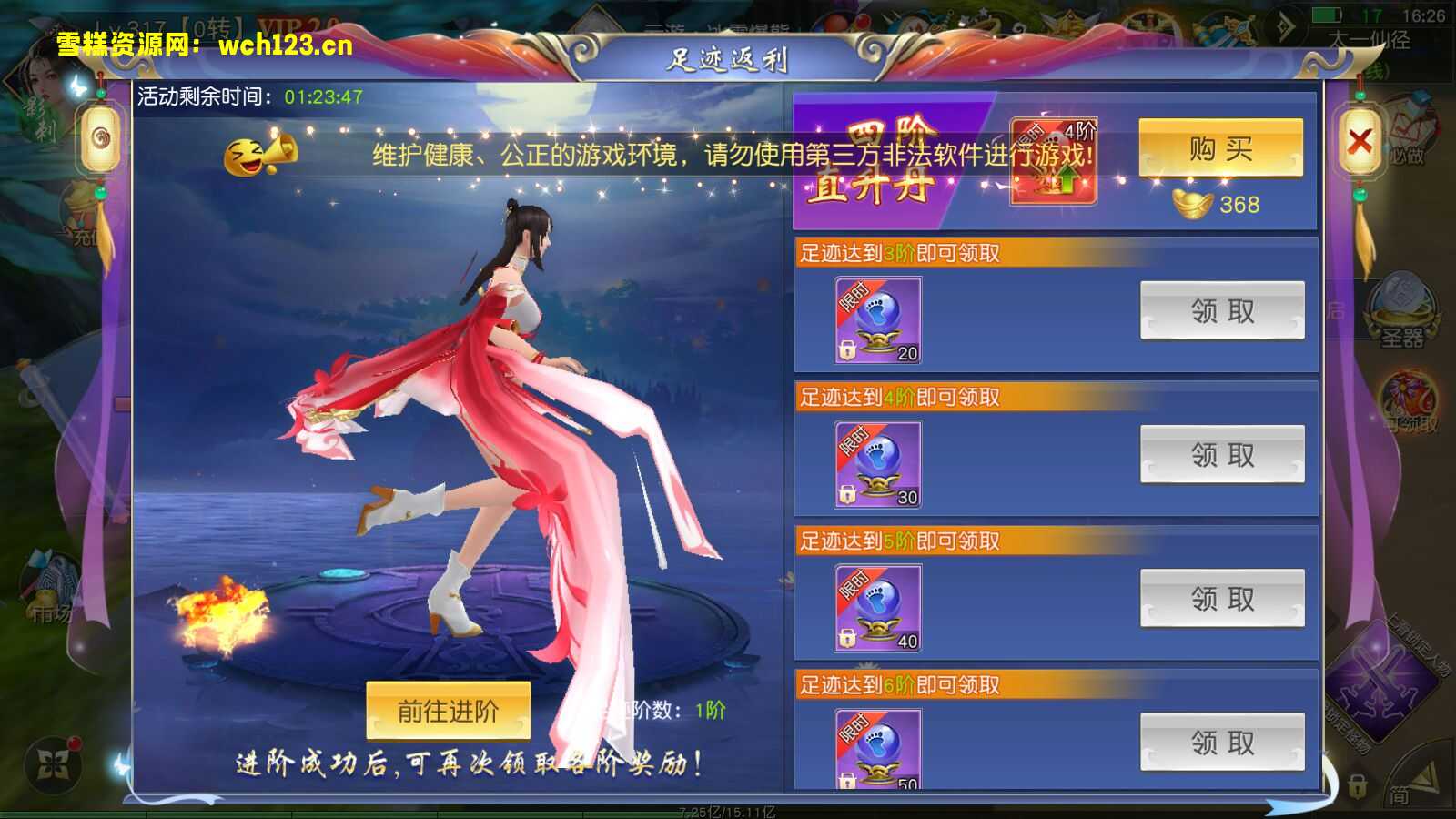Claim the tier-5 领取 reward
The height and width of the screenshot is (819, 1456).
[1222, 600]
